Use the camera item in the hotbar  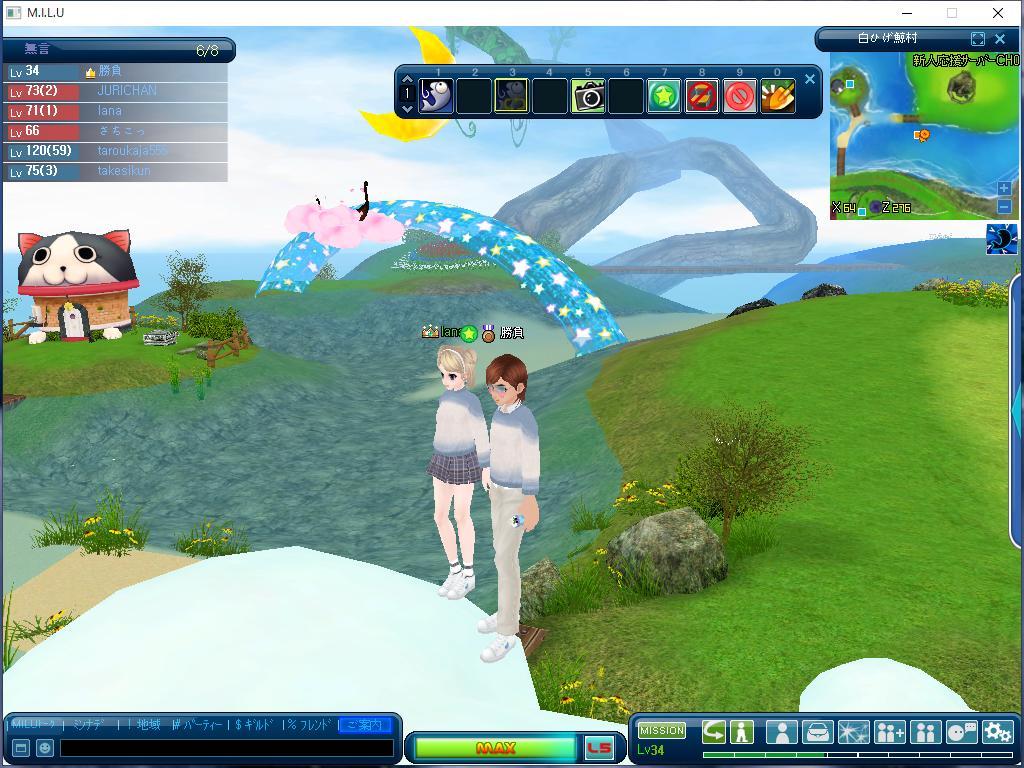[588, 96]
